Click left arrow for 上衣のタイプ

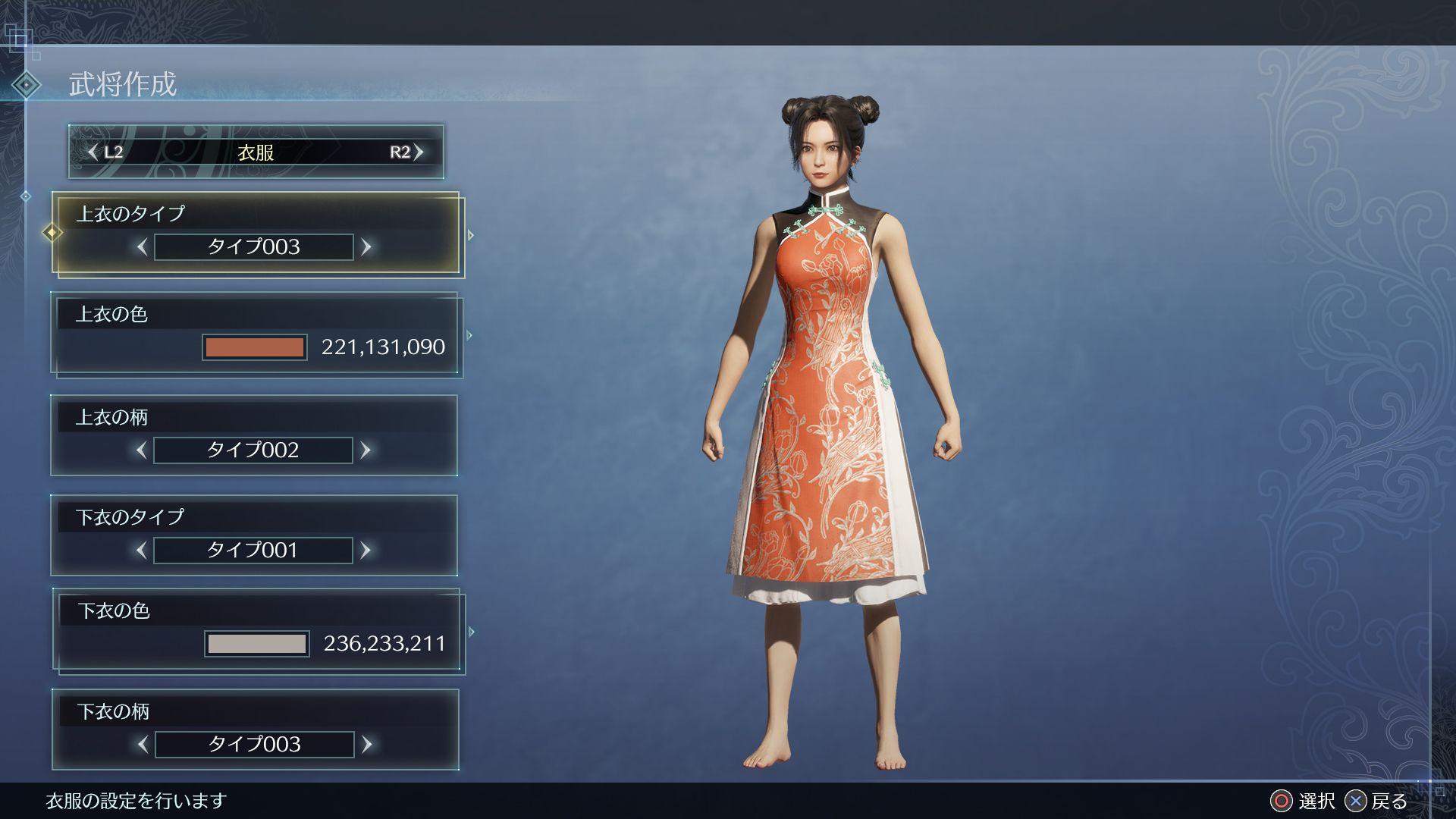tap(142, 247)
